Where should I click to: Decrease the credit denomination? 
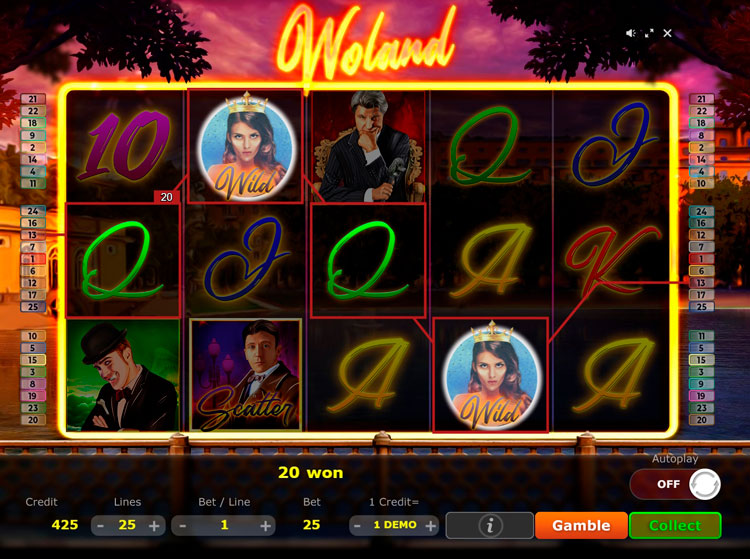click(x=359, y=525)
